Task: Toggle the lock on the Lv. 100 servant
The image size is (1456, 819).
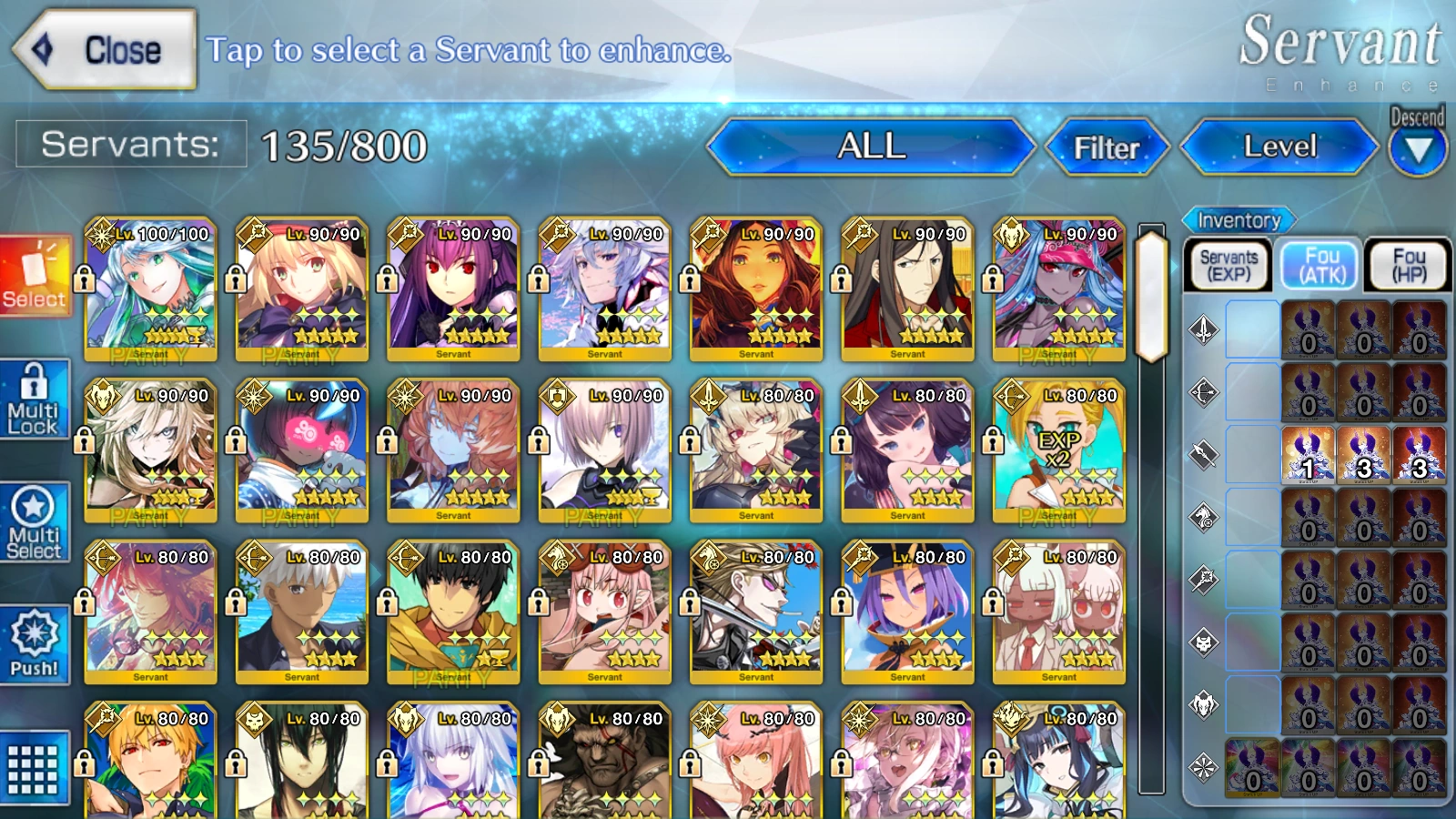Action: [x=85, y=278]
